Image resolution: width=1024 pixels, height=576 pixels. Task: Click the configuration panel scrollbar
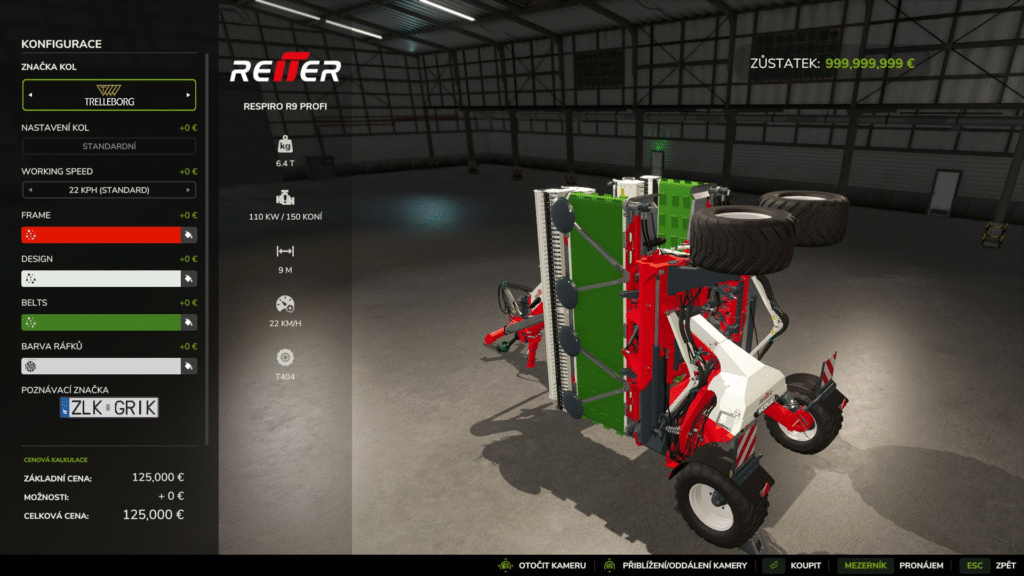pyautogui.click(x=208, y=250)
